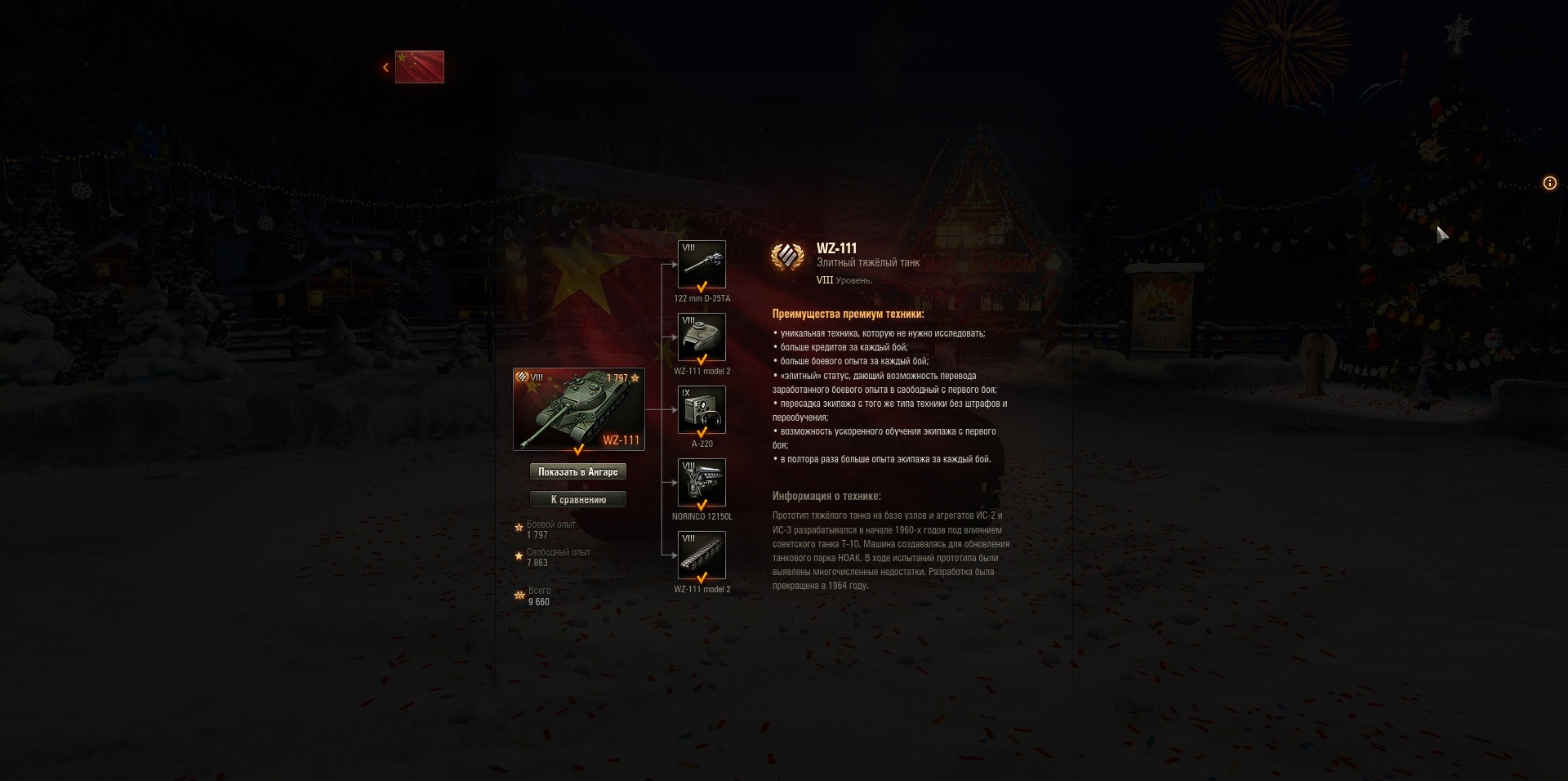The width and height of the screenshot is (1568, 781).
Task: Select the WZ-111 model 2 turret module
Action: coord(701,337)
